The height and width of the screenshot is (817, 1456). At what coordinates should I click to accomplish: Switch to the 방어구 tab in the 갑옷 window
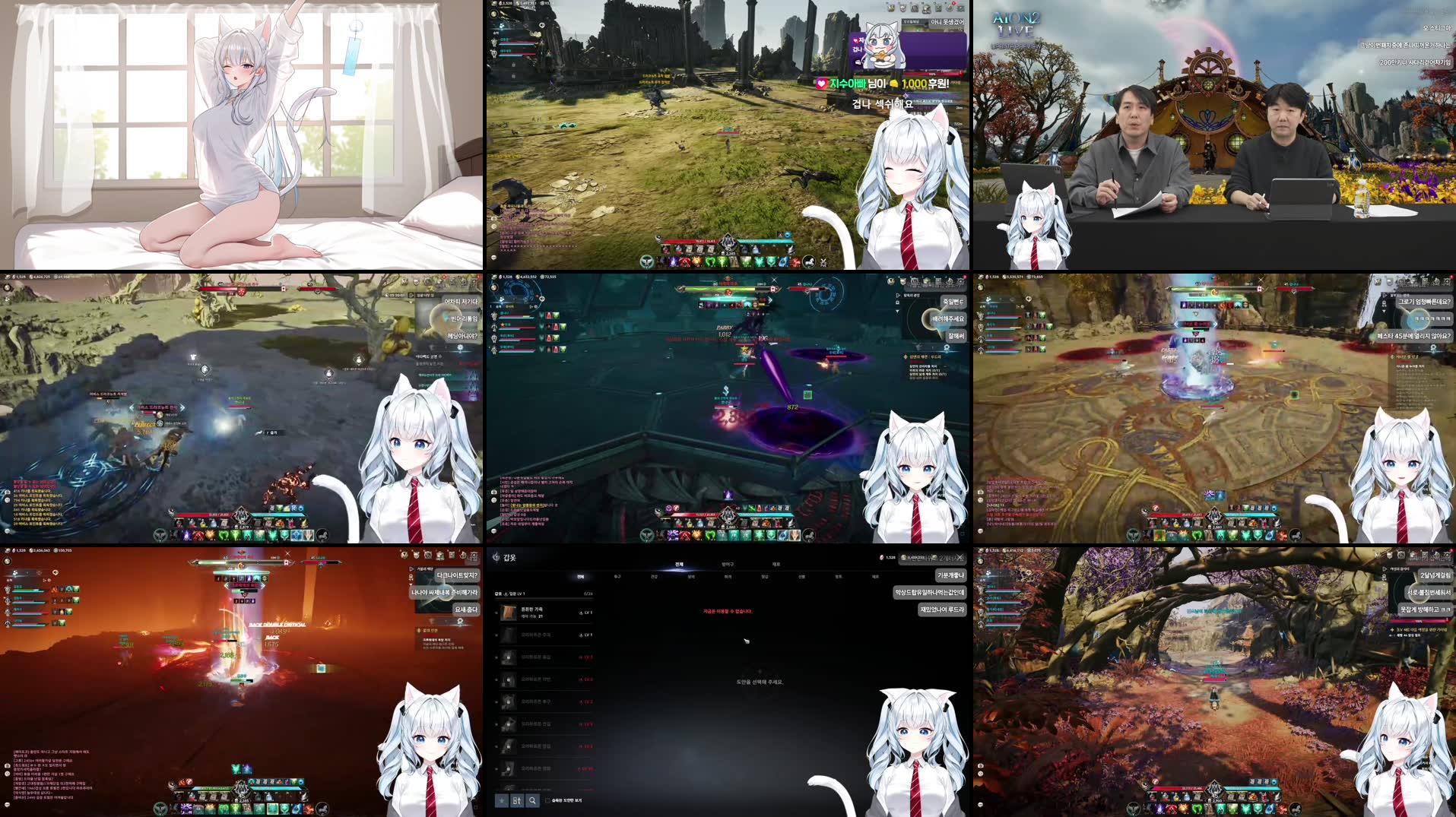tap(729, 565)
